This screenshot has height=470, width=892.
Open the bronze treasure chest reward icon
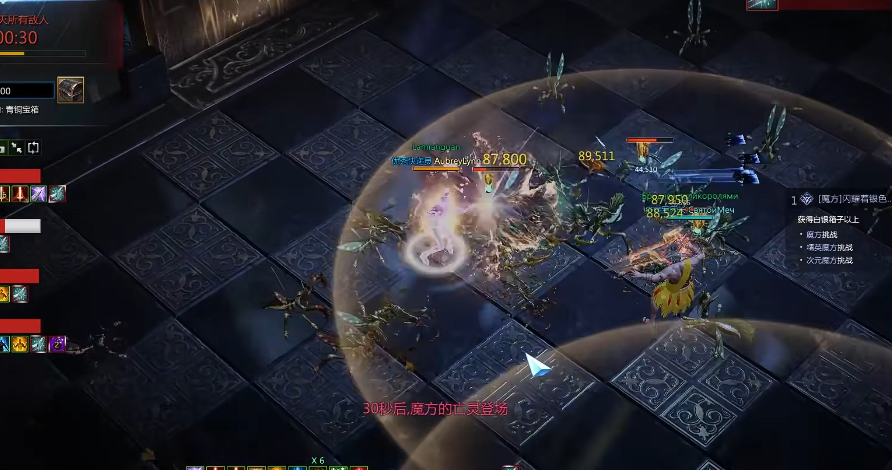pyautogui.click(x=70, y=90)
